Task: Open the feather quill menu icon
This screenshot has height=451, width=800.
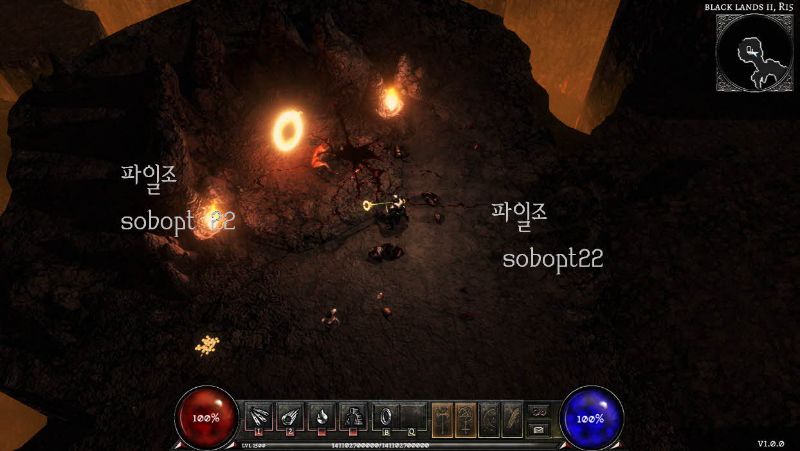Action: 512,417
